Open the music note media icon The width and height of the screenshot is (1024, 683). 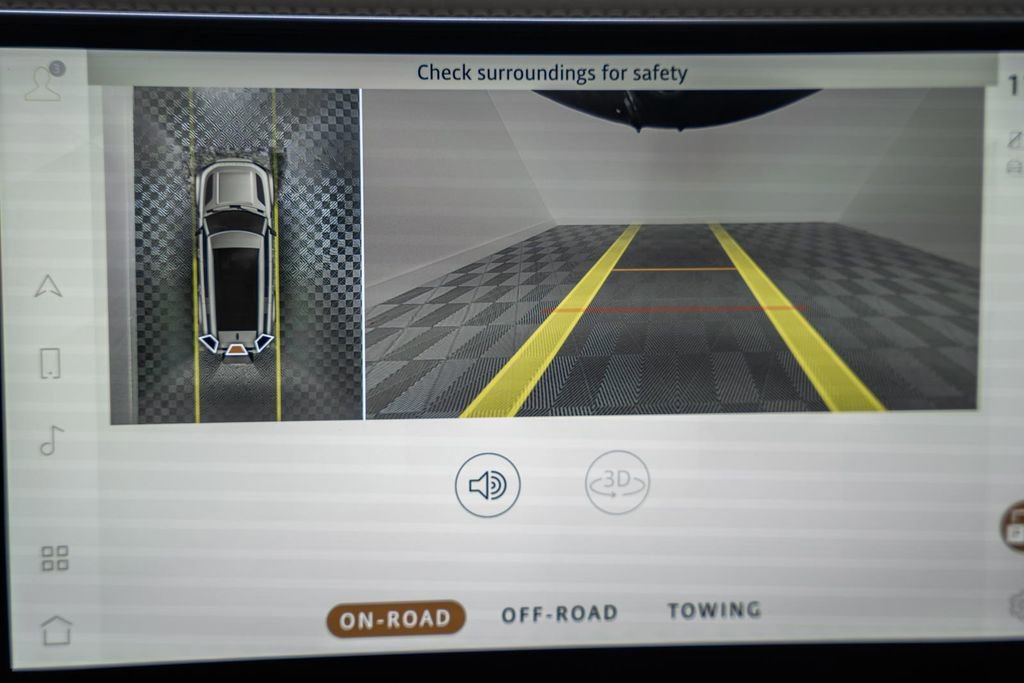(51, 440)
